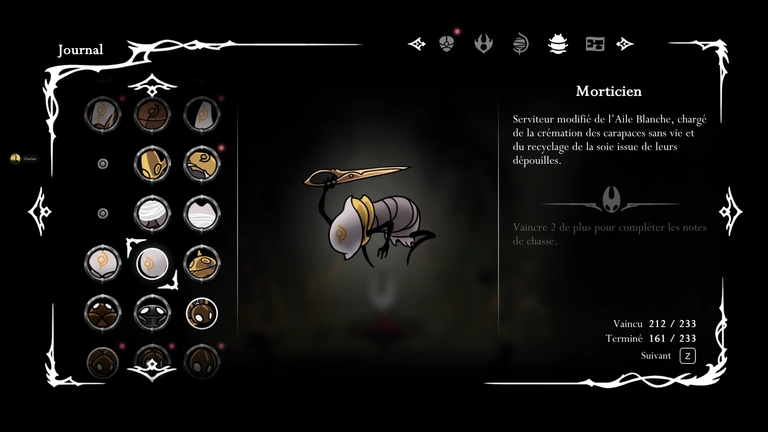Switch to the map tab
768x432 pixels.
click(x=595, y=43)
